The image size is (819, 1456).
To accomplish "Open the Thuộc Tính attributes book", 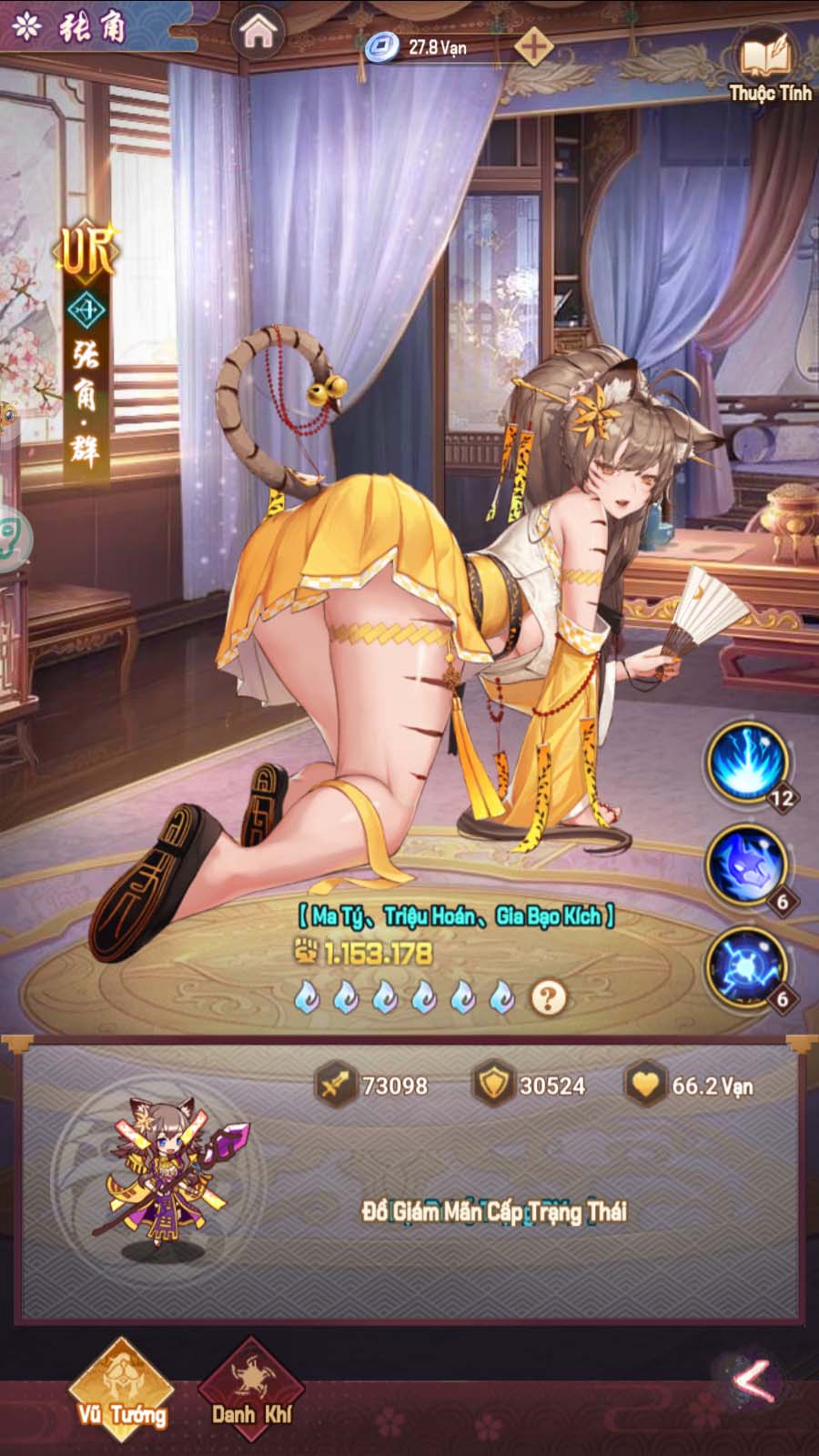I will (769, 64).
